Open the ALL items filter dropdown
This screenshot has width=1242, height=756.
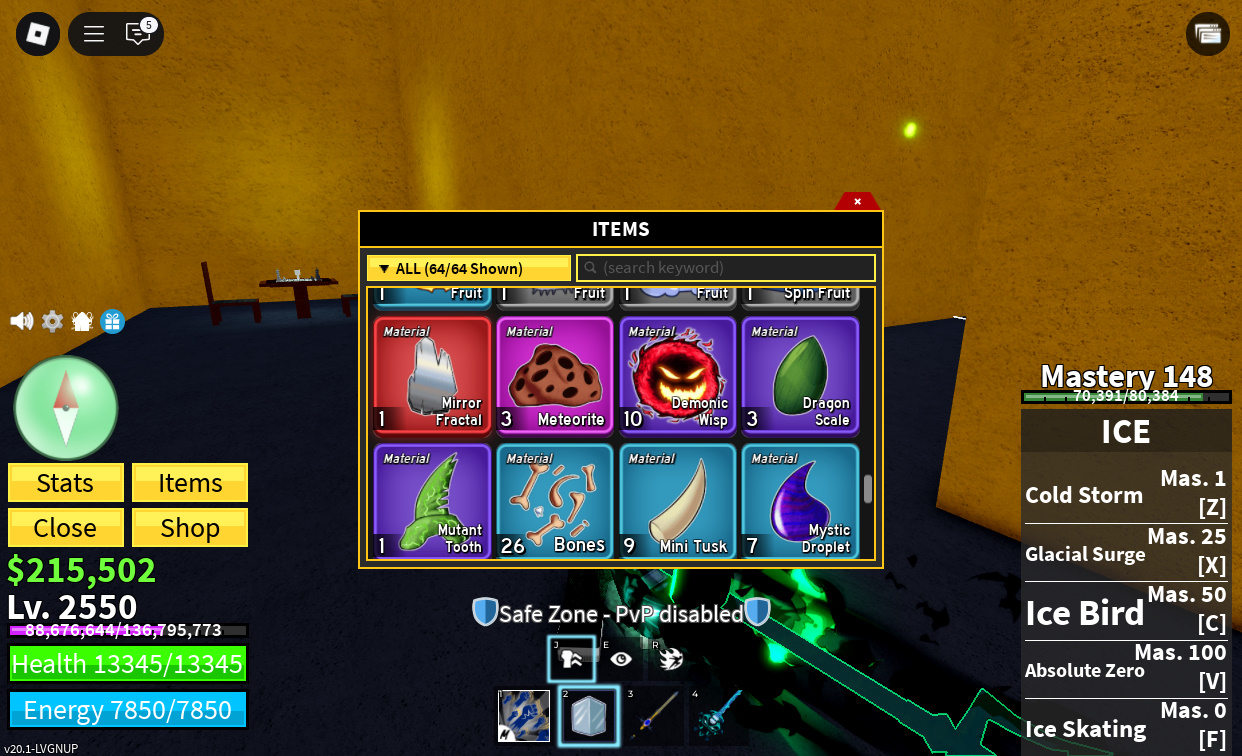click(x=468, y=268)
